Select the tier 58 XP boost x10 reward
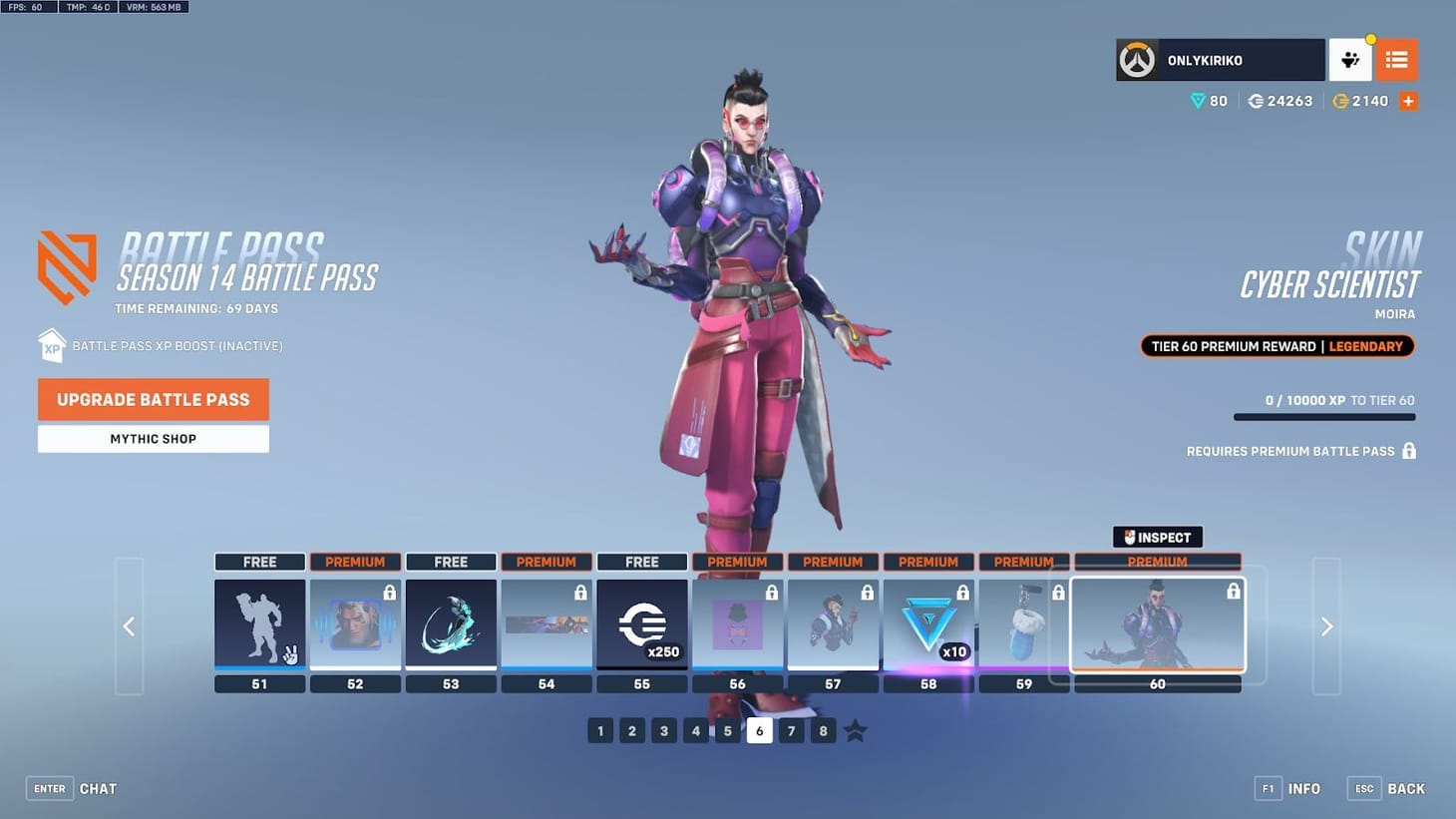This screenshot has width=1456, height=819. (x=927, y=623)
